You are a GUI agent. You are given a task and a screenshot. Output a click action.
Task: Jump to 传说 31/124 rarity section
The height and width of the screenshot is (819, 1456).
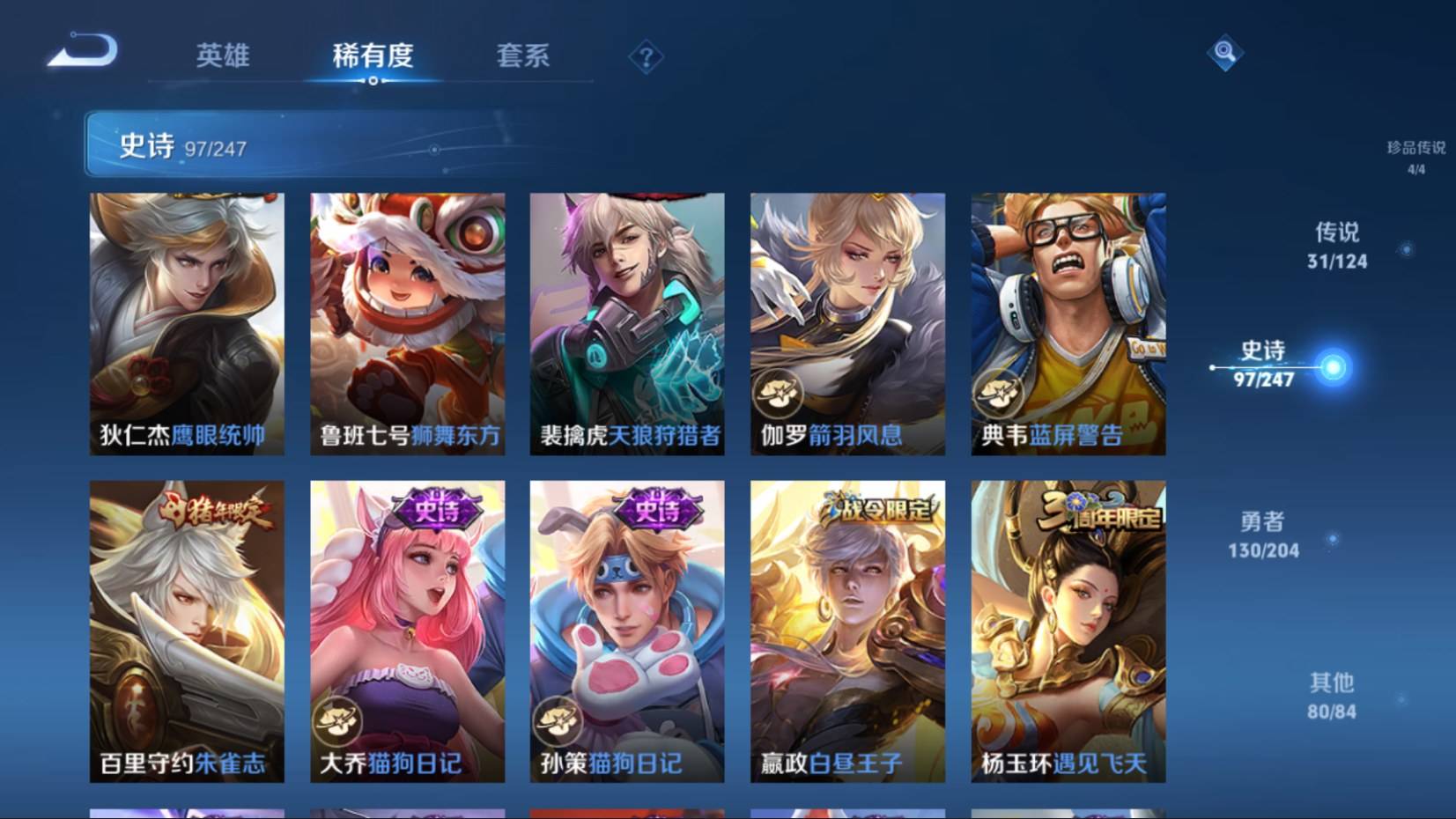(1336, 245)
